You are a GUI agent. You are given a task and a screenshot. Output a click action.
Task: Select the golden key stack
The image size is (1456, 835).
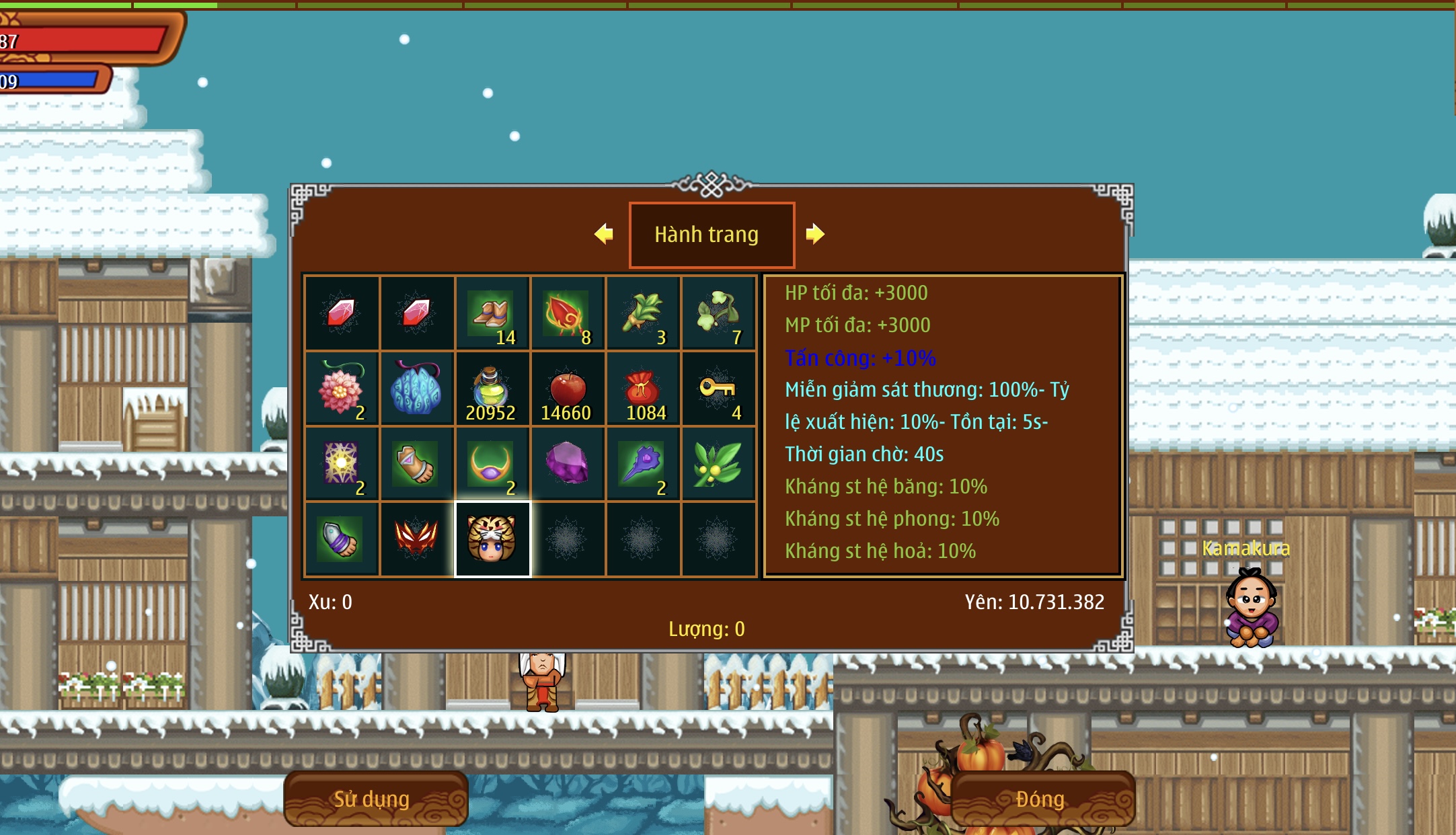[718, 389]
